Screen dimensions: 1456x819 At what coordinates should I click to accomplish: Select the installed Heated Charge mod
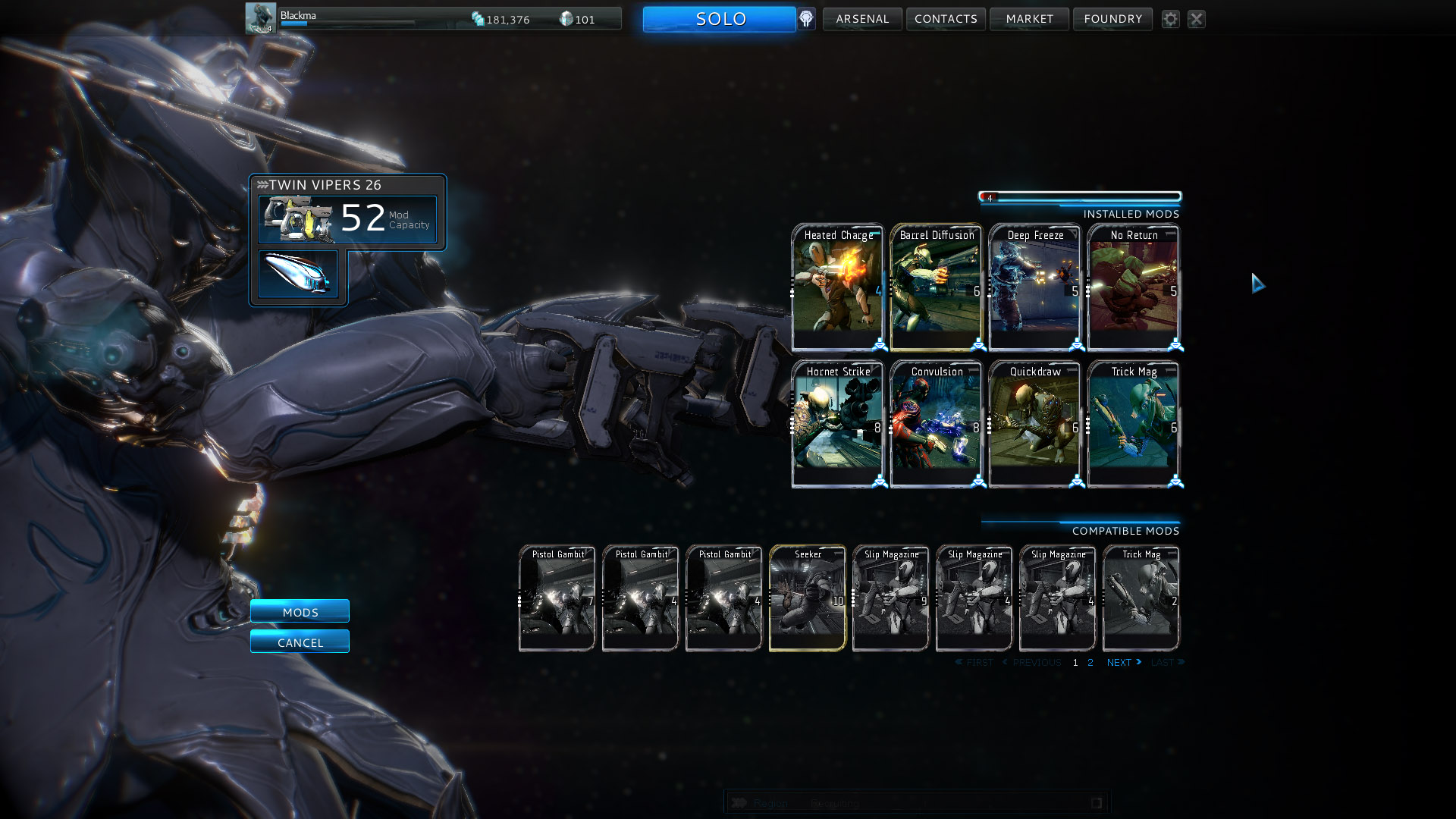(x=837, y=287)
